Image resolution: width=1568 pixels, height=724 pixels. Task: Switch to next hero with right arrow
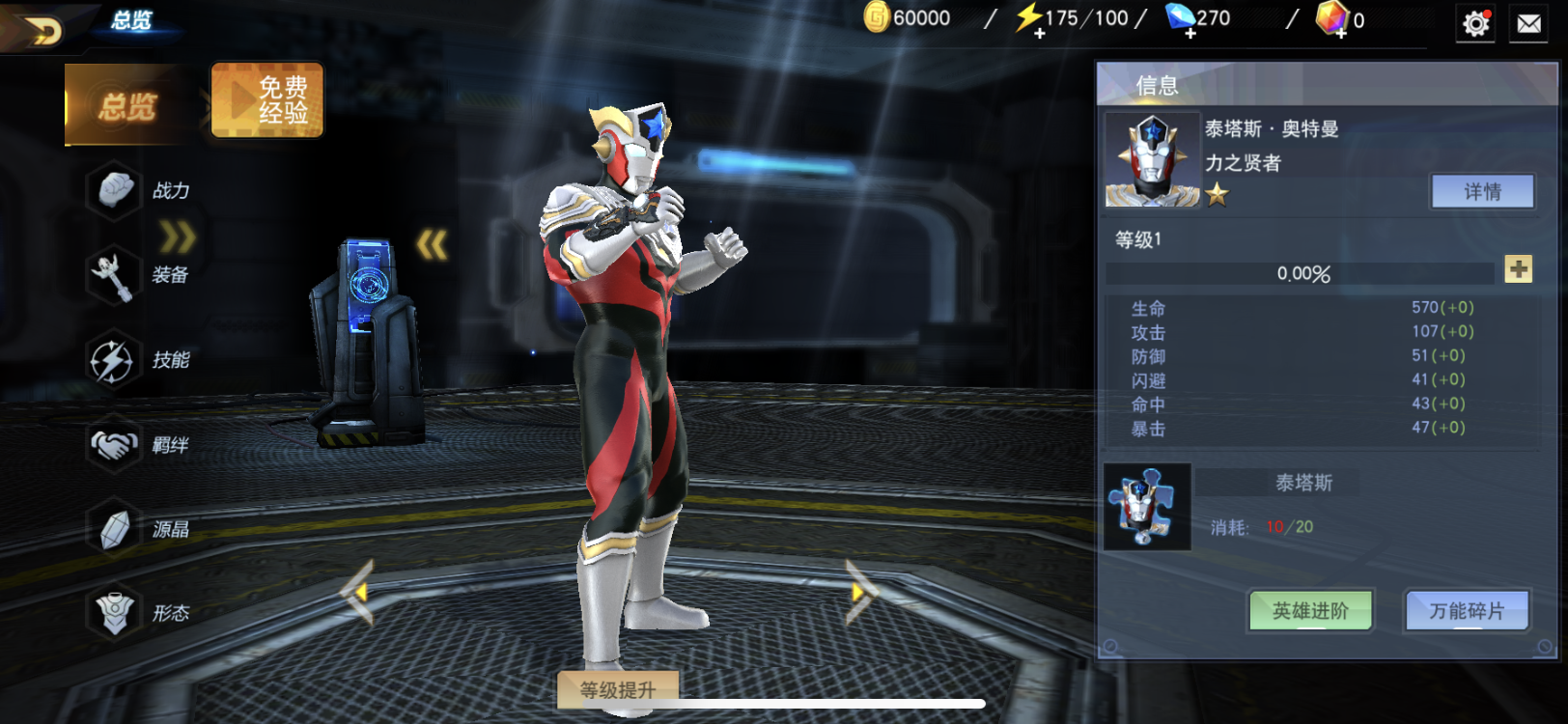[x=858, y=592]
